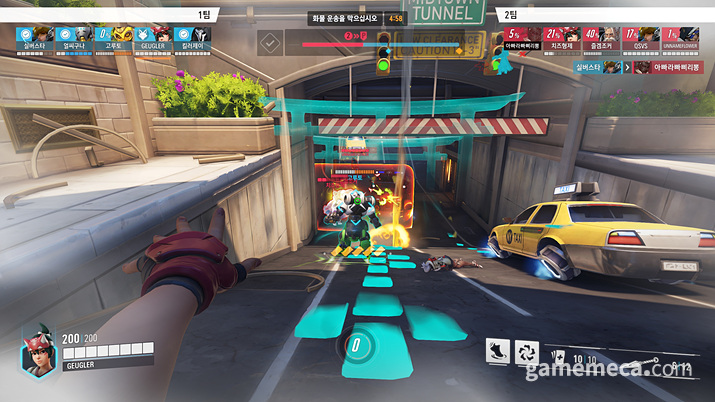Activate the Swift Step boot ability icon
Image resolution: width=715 pixels, height=402 pixels.
(497, 352)
